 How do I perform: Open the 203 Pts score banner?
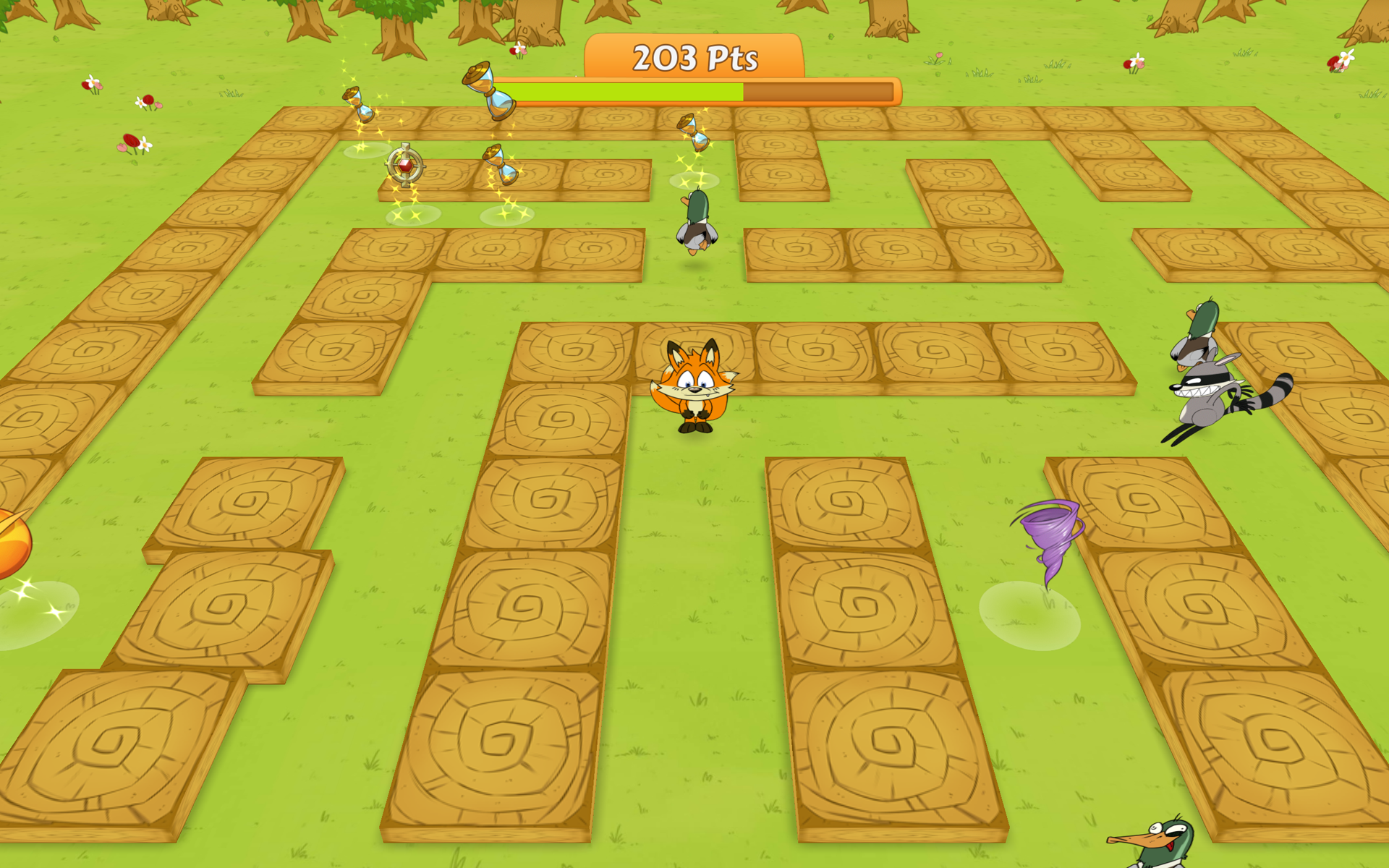pos(694,58)
